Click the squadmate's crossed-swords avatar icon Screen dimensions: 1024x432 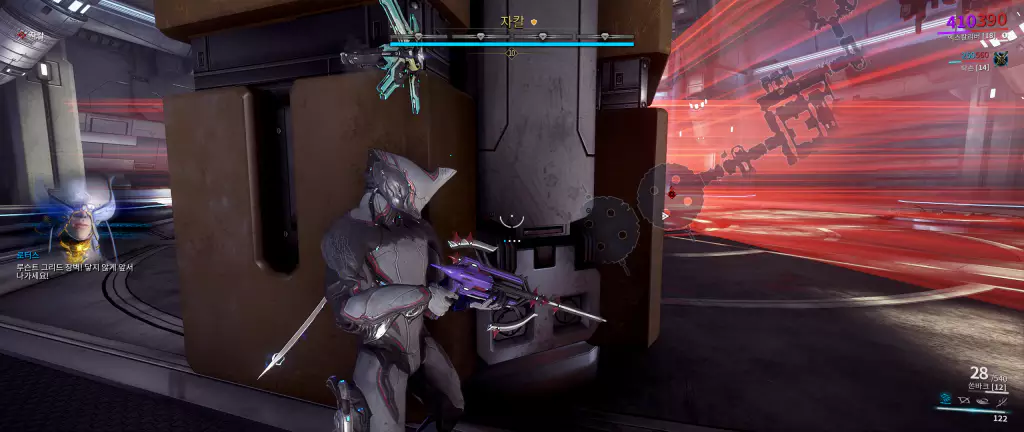tap(1000, 59)
